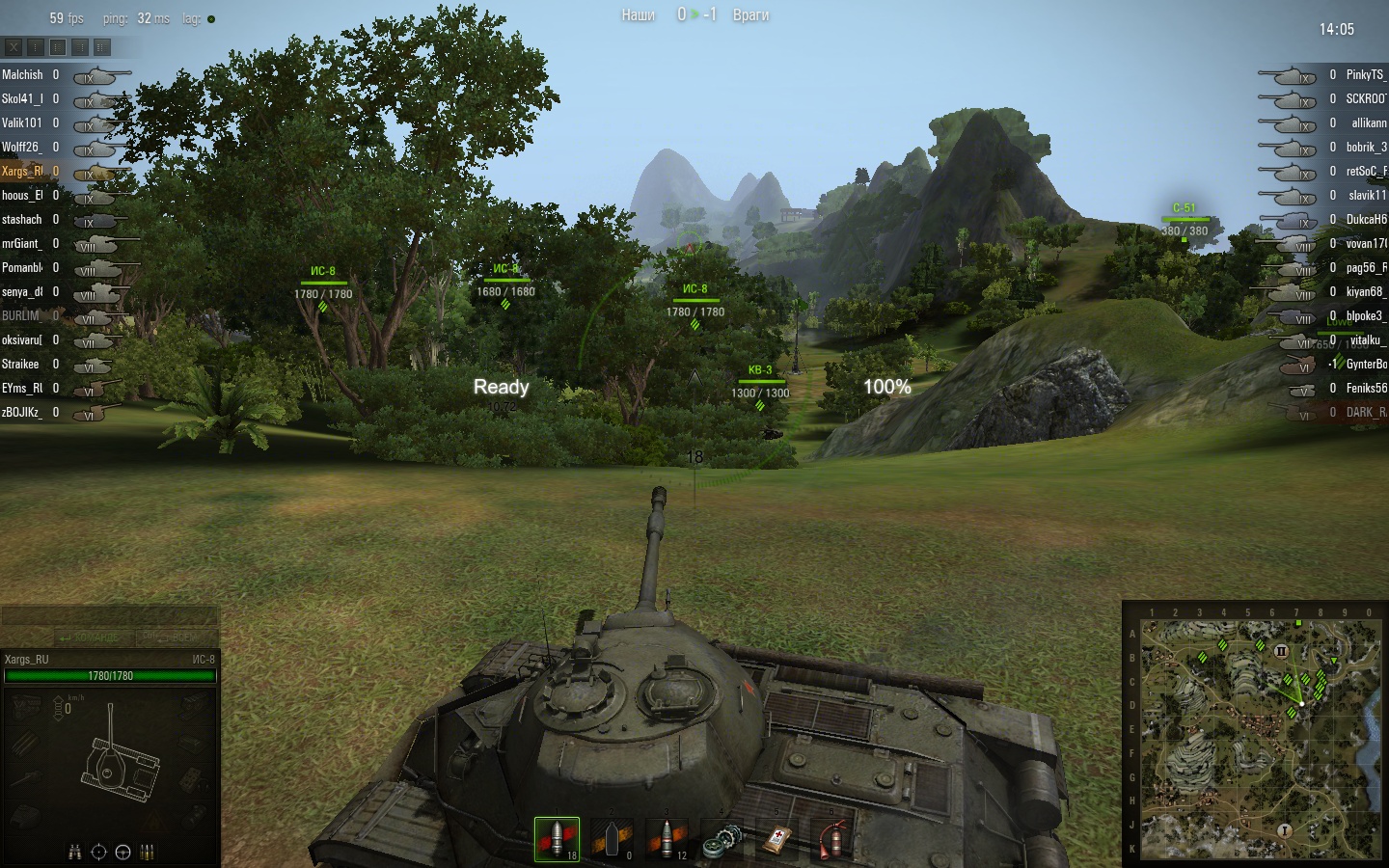Use the repair kit consumable
The image size is (1389, 868).
(x=722, y=839)
